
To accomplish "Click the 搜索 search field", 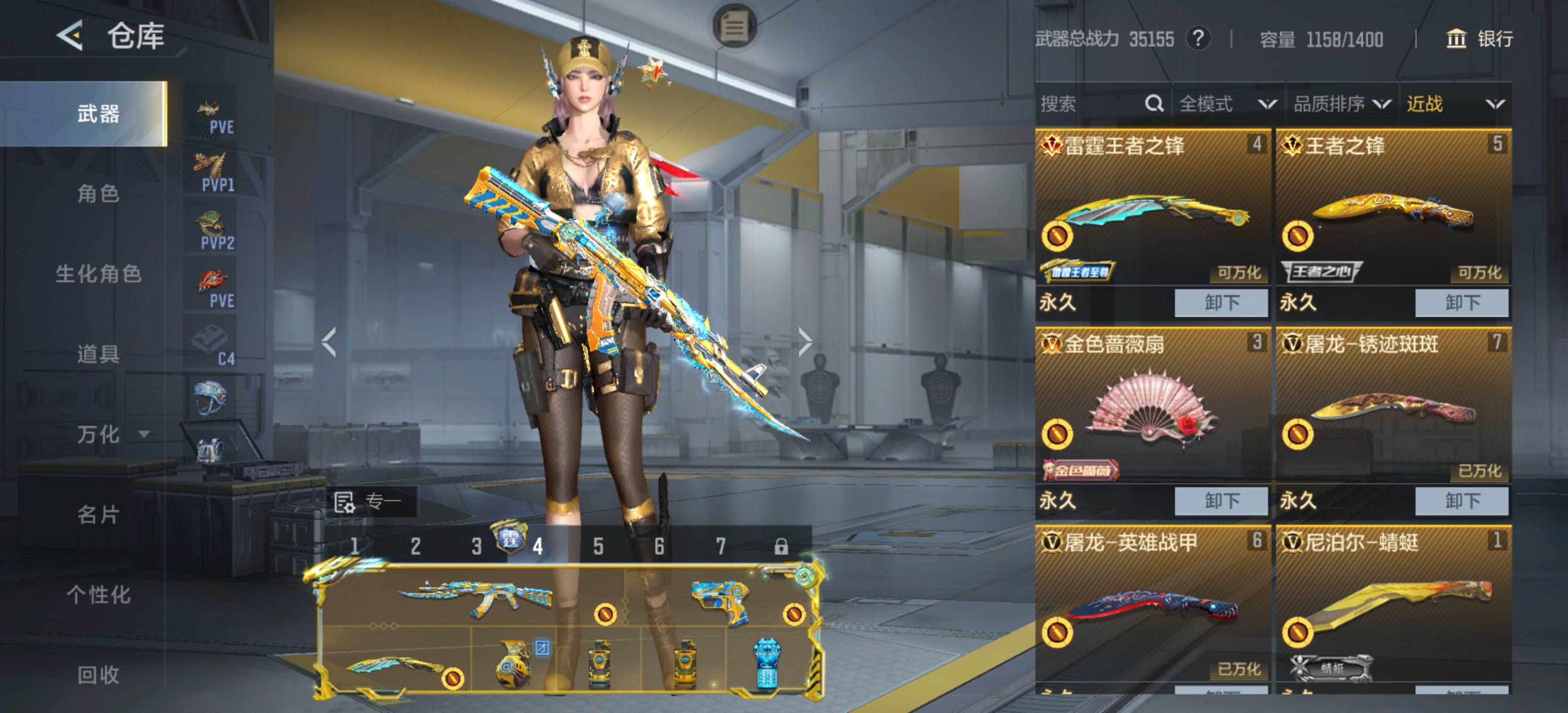I will 1089,104.
